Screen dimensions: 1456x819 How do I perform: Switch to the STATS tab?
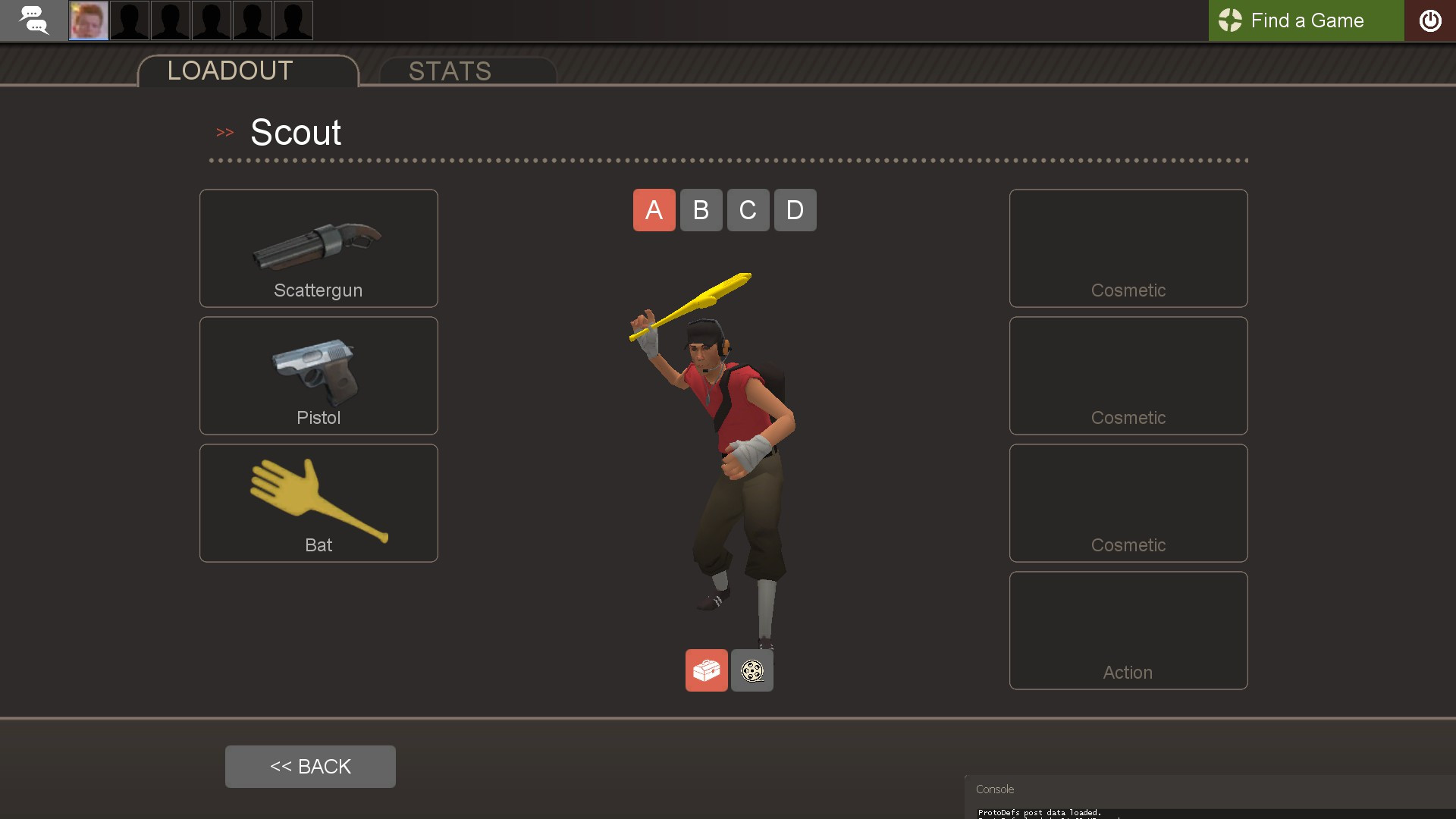[450, 71]
